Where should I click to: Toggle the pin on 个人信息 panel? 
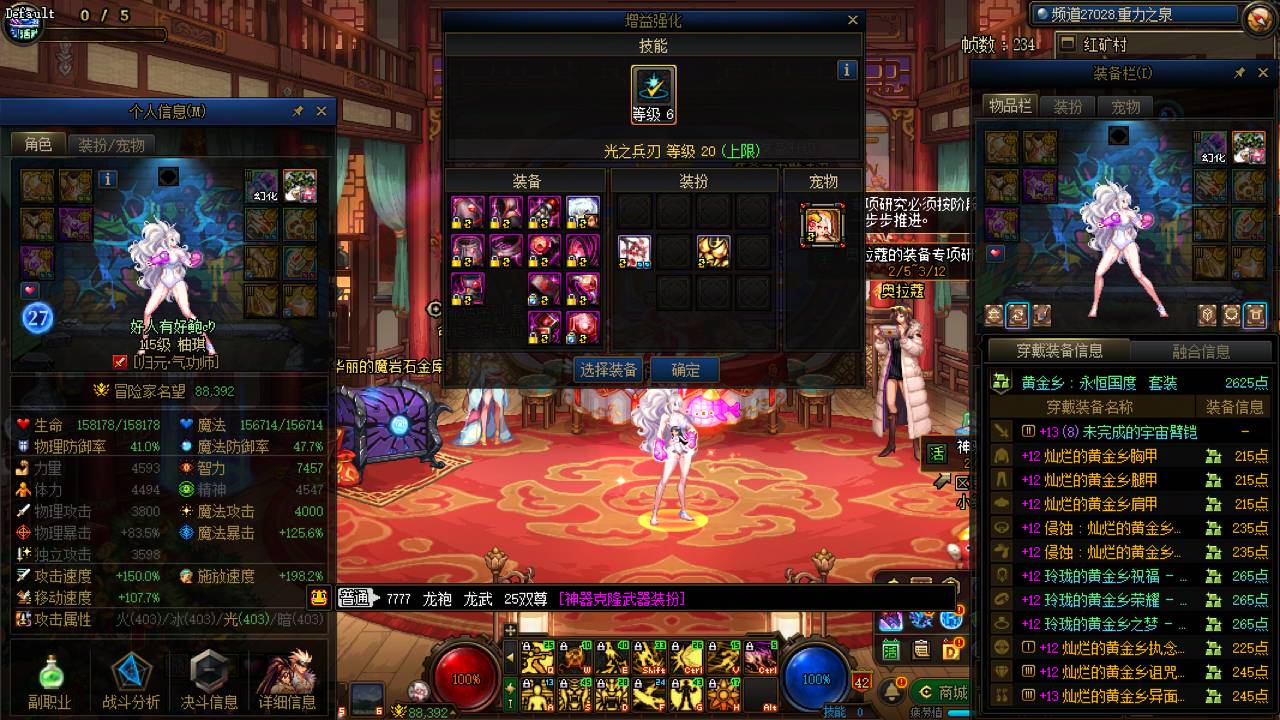296,111
